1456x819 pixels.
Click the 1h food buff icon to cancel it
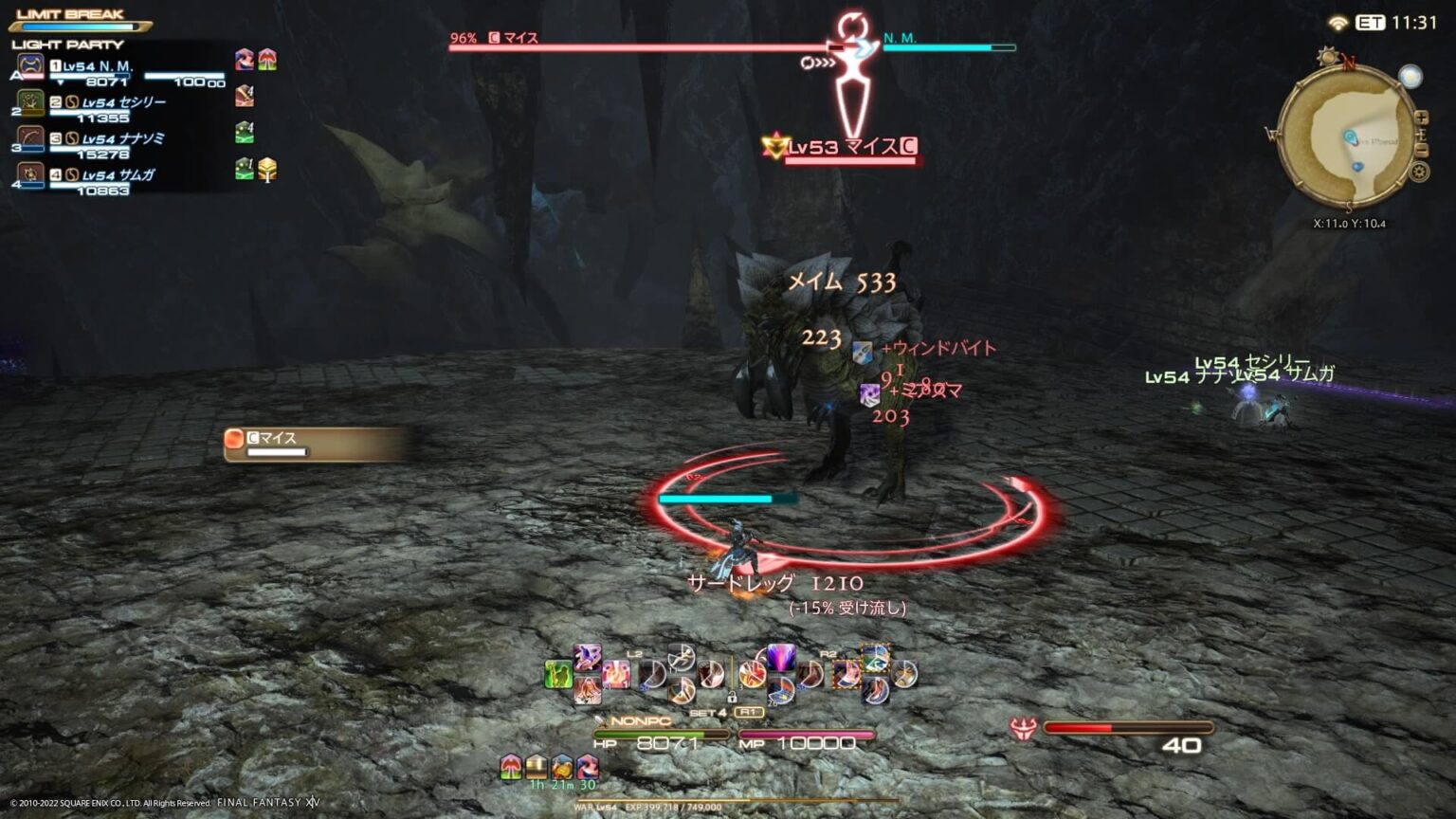(x=537, y=766)
